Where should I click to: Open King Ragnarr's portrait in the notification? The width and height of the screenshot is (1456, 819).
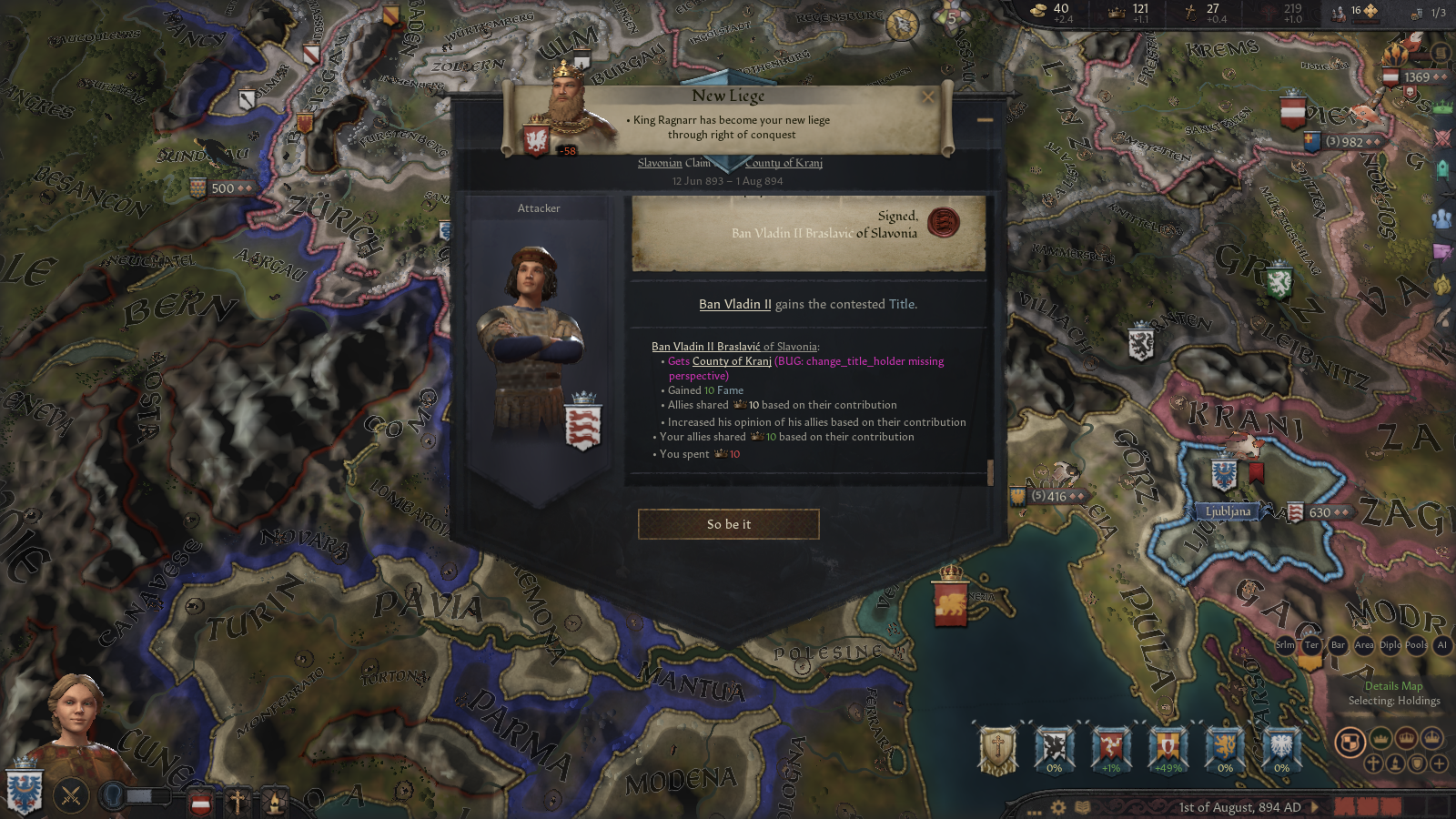pyautogui.click(x=566, y=111)
